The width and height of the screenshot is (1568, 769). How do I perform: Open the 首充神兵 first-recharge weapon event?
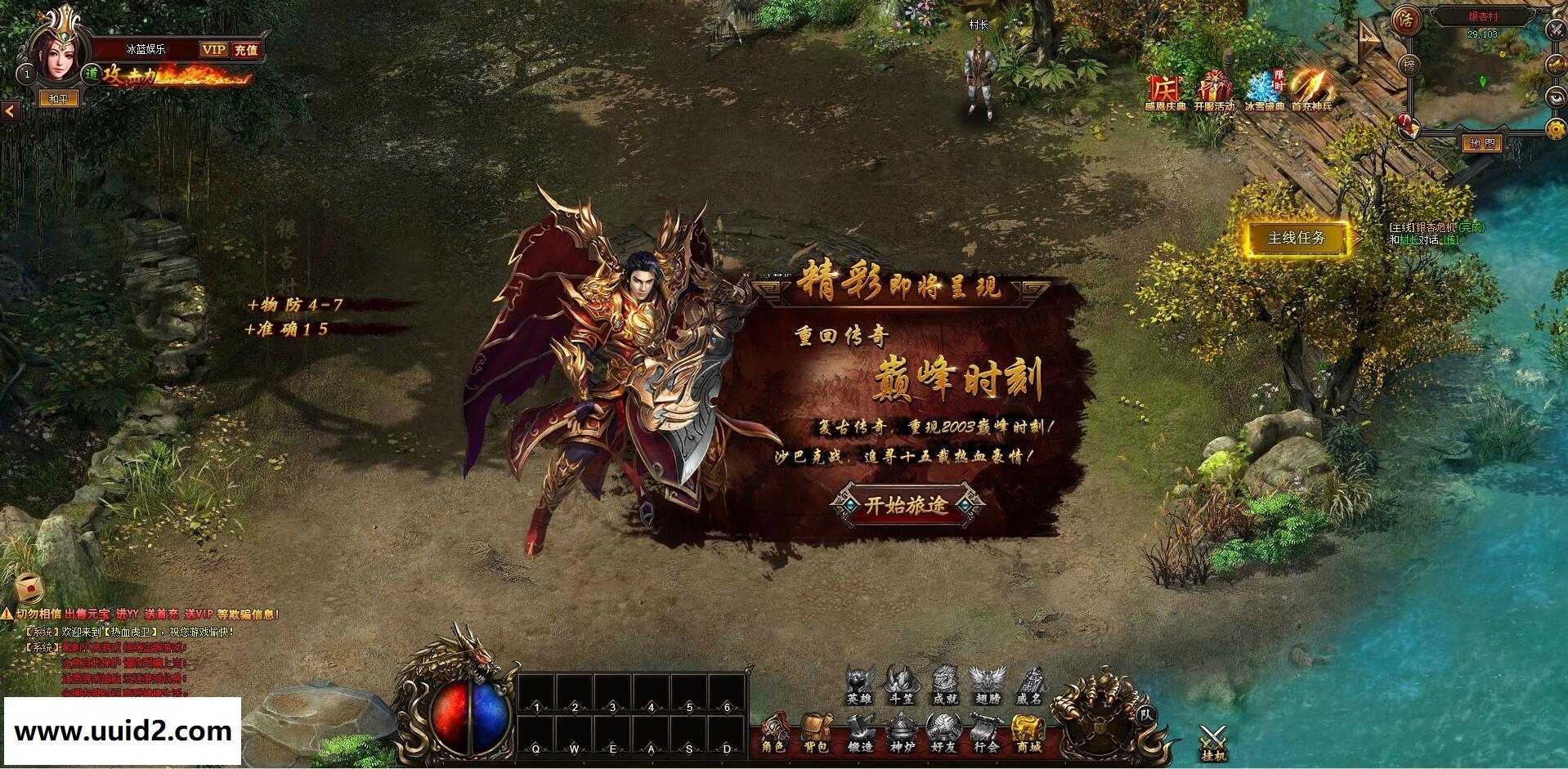[x=1311, y=90]
